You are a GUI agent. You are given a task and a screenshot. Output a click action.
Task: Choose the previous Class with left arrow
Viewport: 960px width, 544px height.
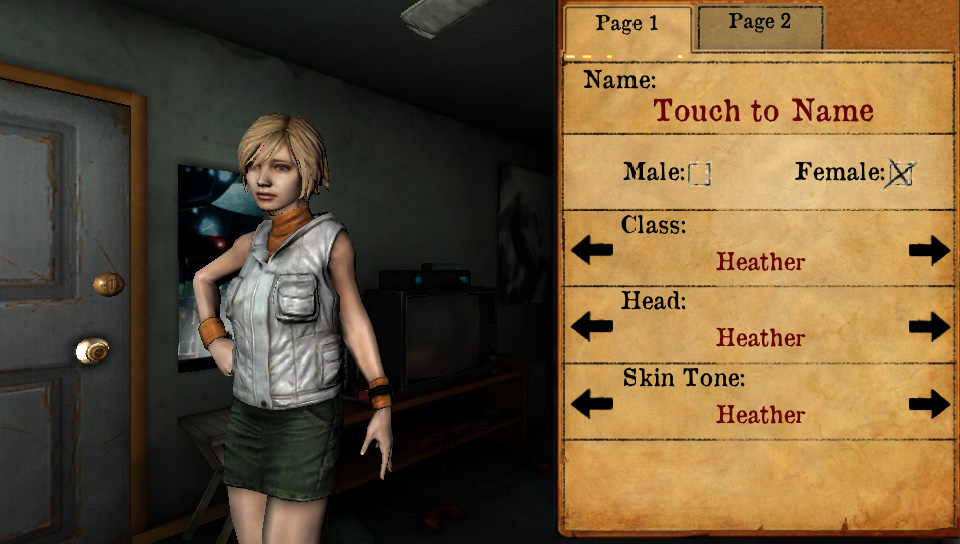click(592, 250)
